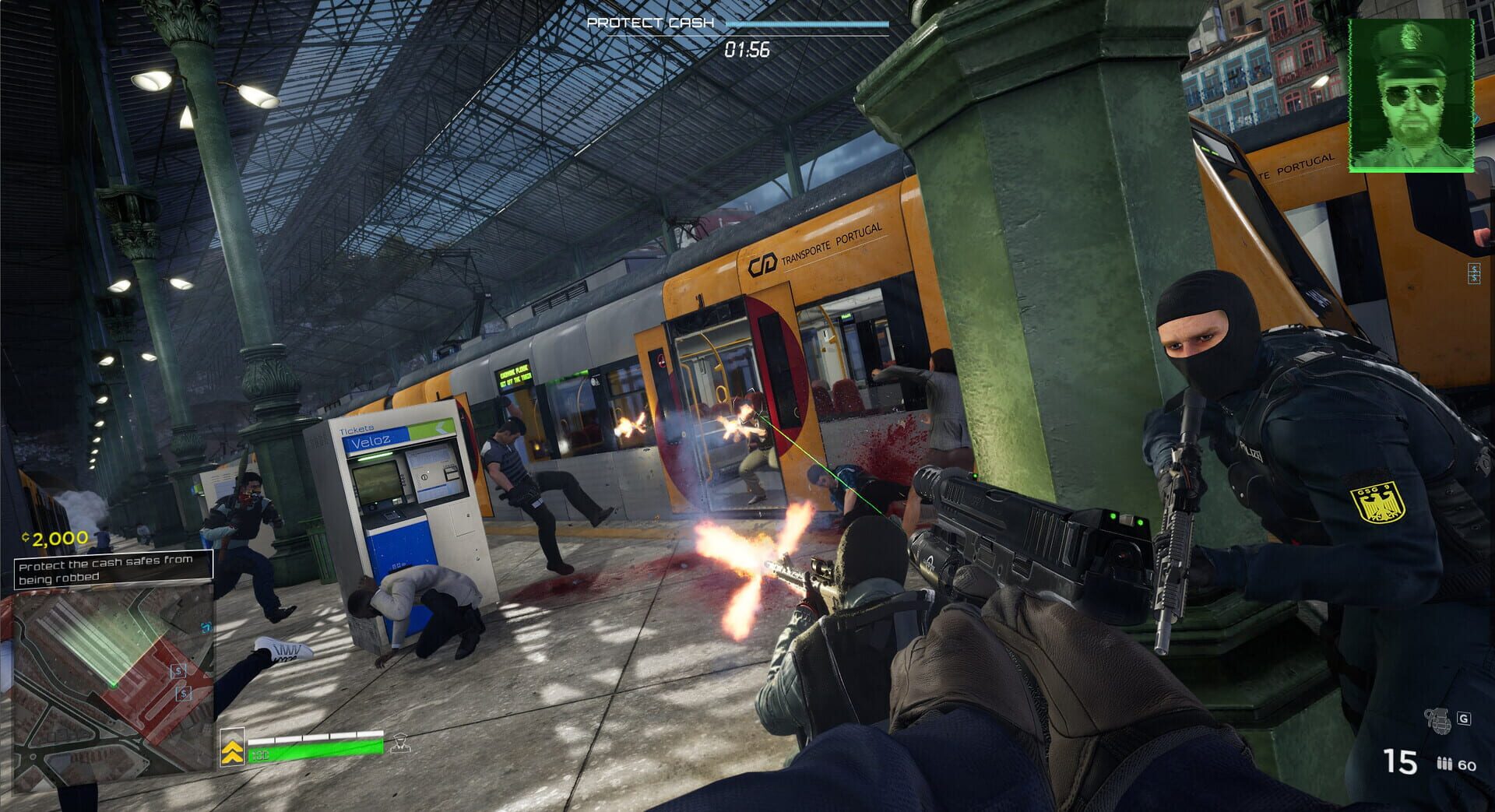Image resolution: width=1495 pixels, height=812 pixels.
Task: Click the G keybind box next to grenade
Action: coord(1464,718)
